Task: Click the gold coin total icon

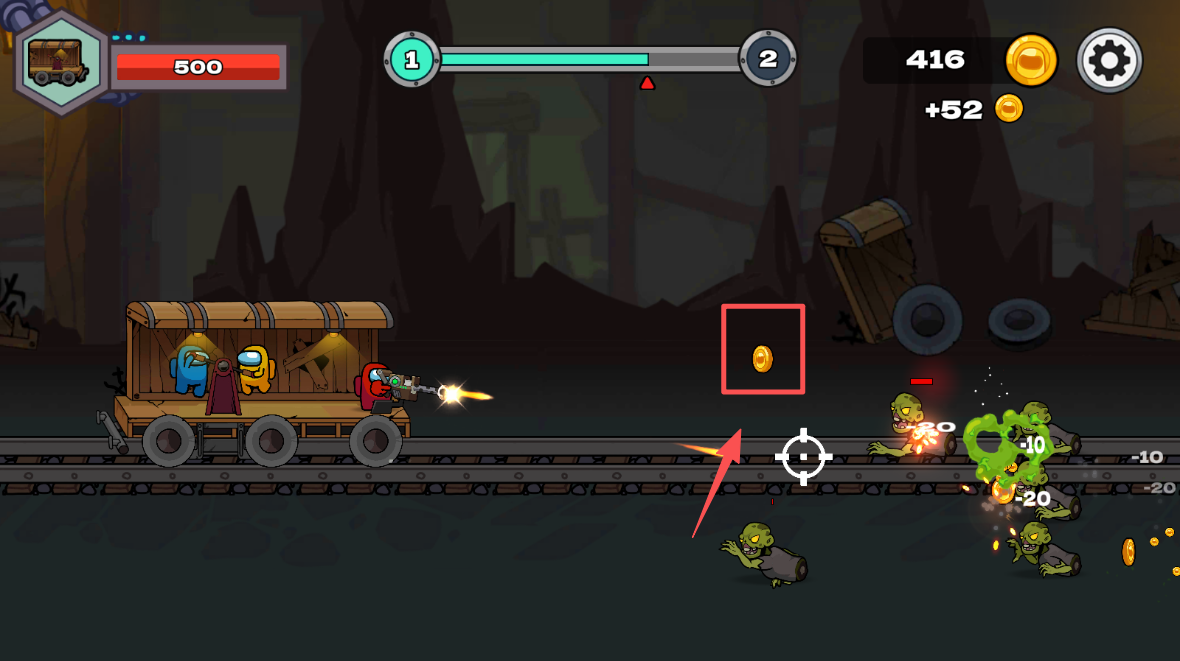Action: click(x=1031, y=60)
